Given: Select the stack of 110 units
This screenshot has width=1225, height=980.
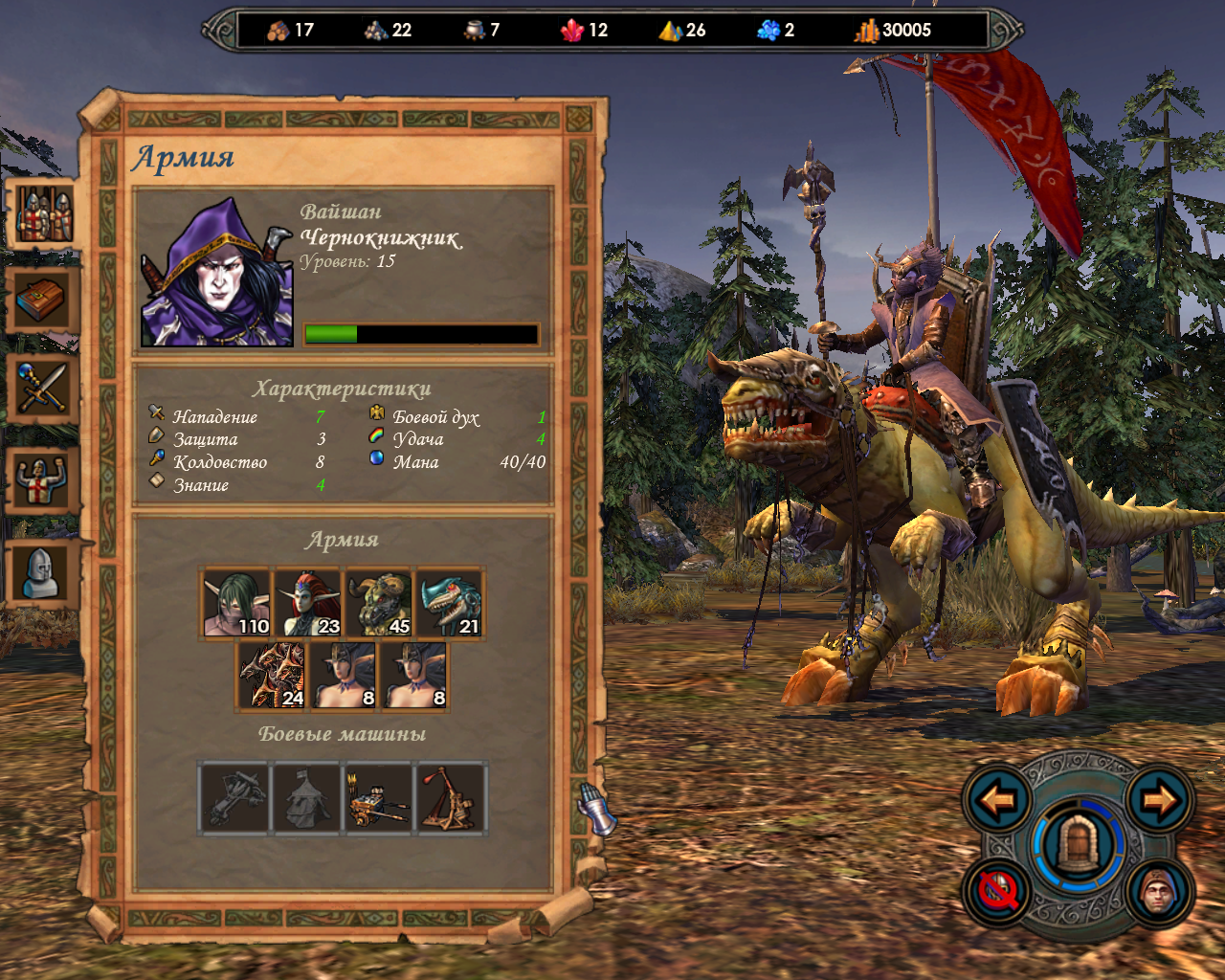Looking at the screenshot, I should pyautogui.click(x=236, y=604).
